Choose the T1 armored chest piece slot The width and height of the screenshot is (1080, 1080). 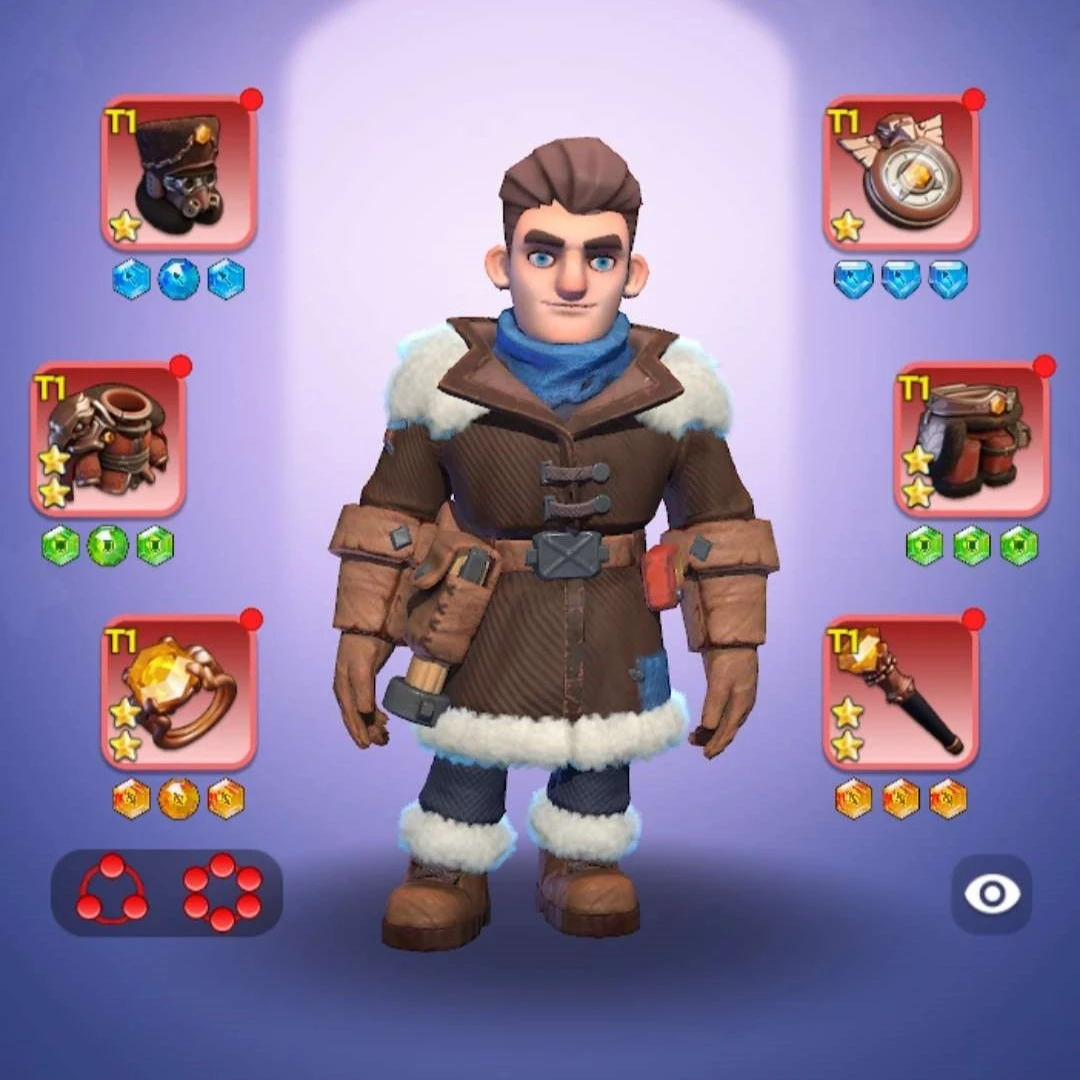coord(108,440)
